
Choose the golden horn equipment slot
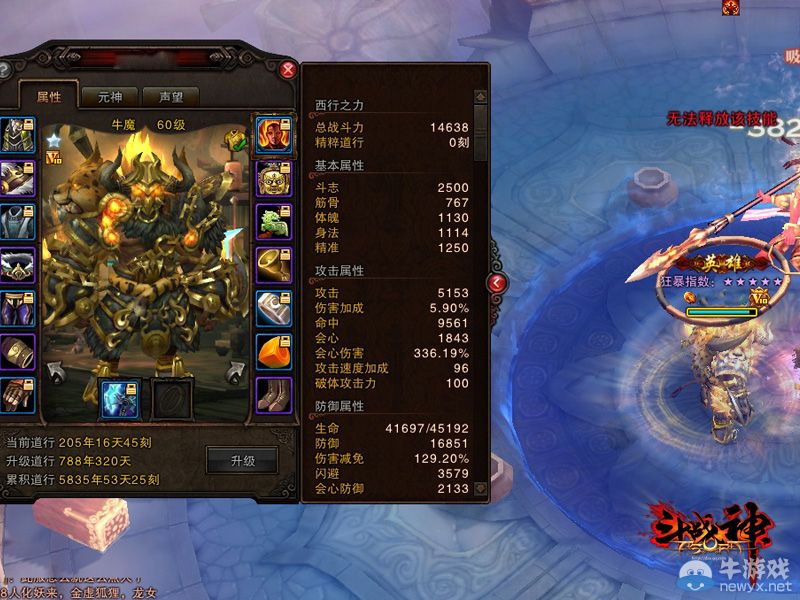(x=272, y=265)
